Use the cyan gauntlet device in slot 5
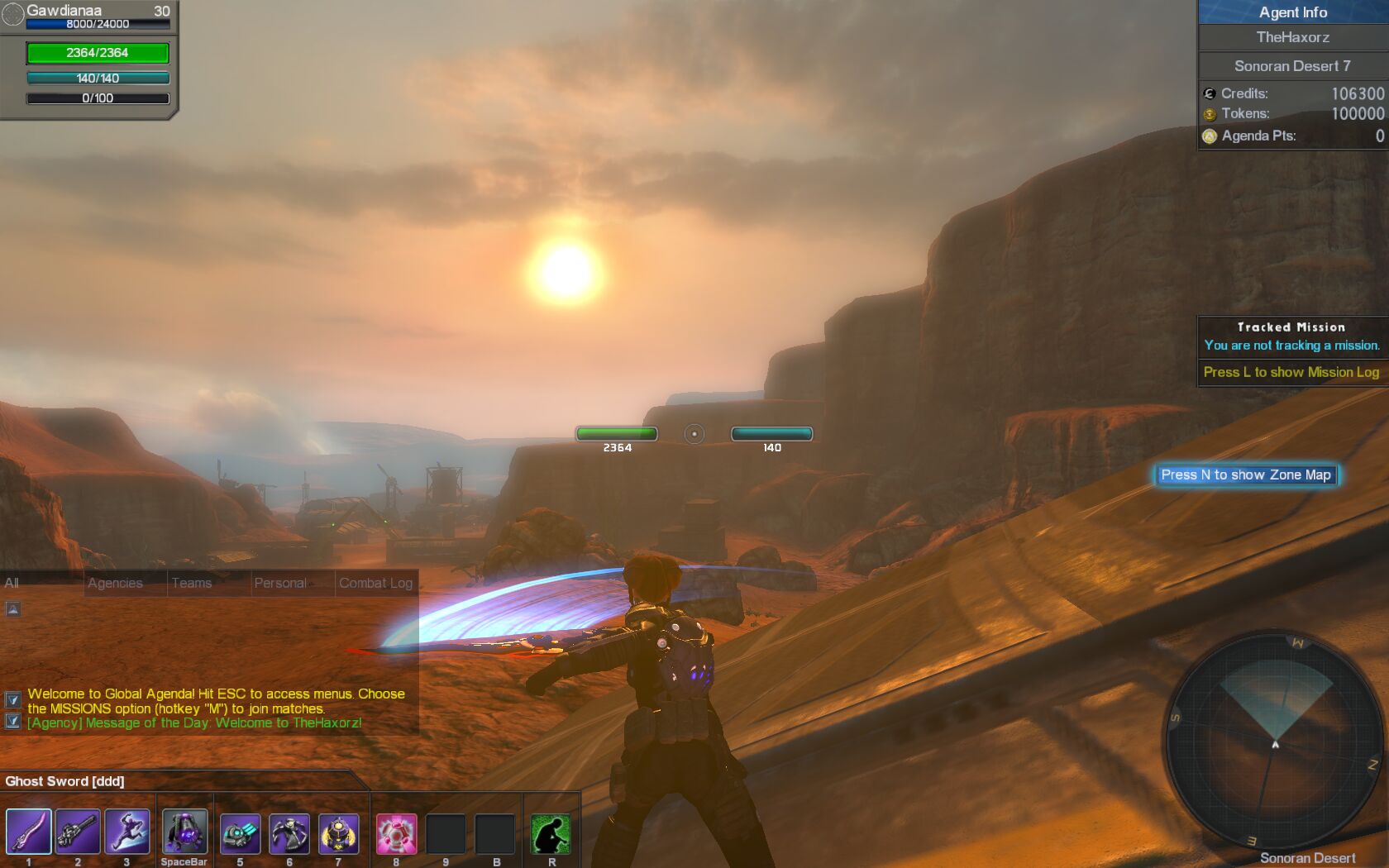 tap(240, 833)
